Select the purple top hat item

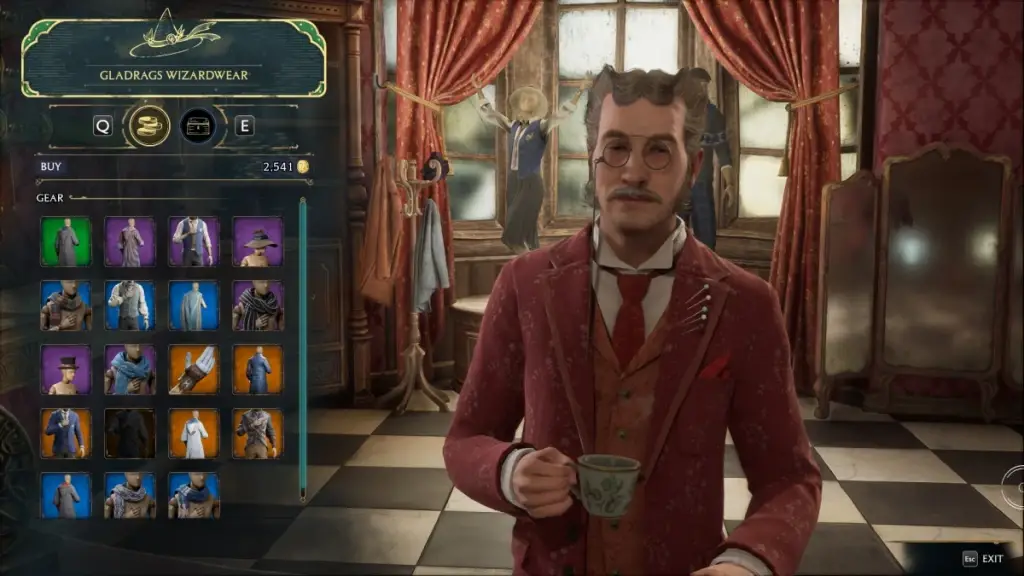[x=66, y=370]
